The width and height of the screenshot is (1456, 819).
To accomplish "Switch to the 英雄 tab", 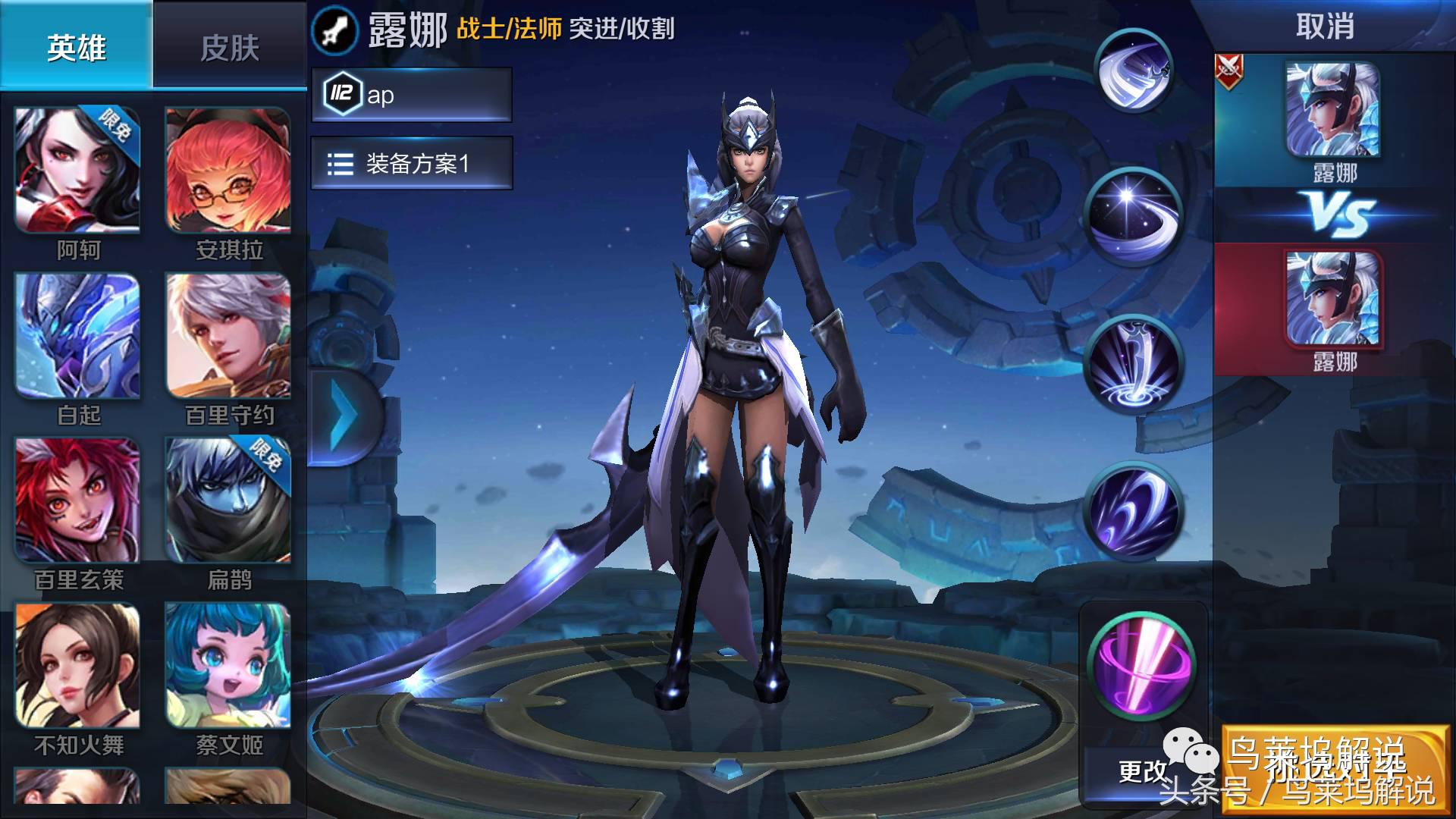I will (x=76, y=47).
